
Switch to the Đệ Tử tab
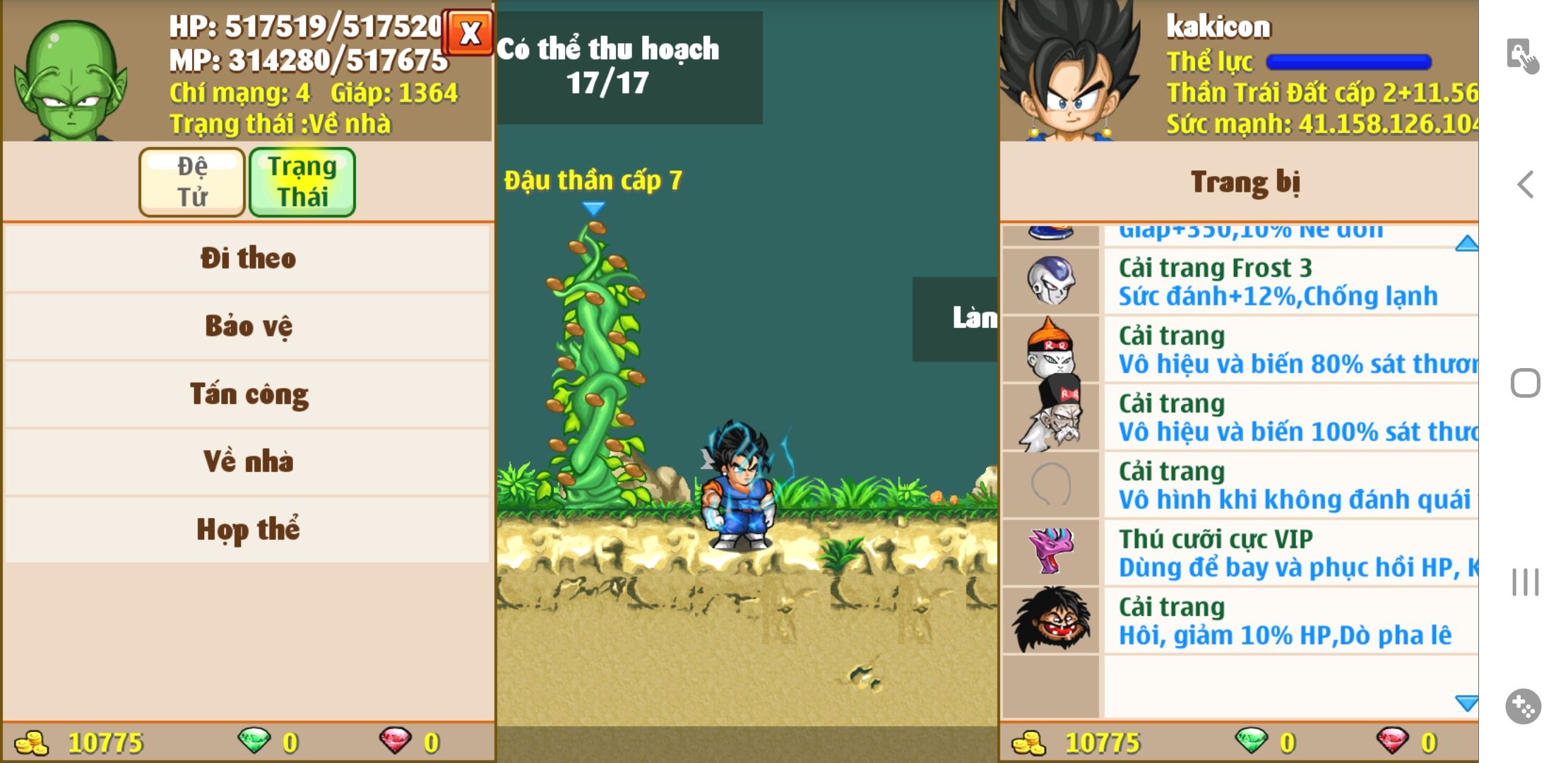192,182
